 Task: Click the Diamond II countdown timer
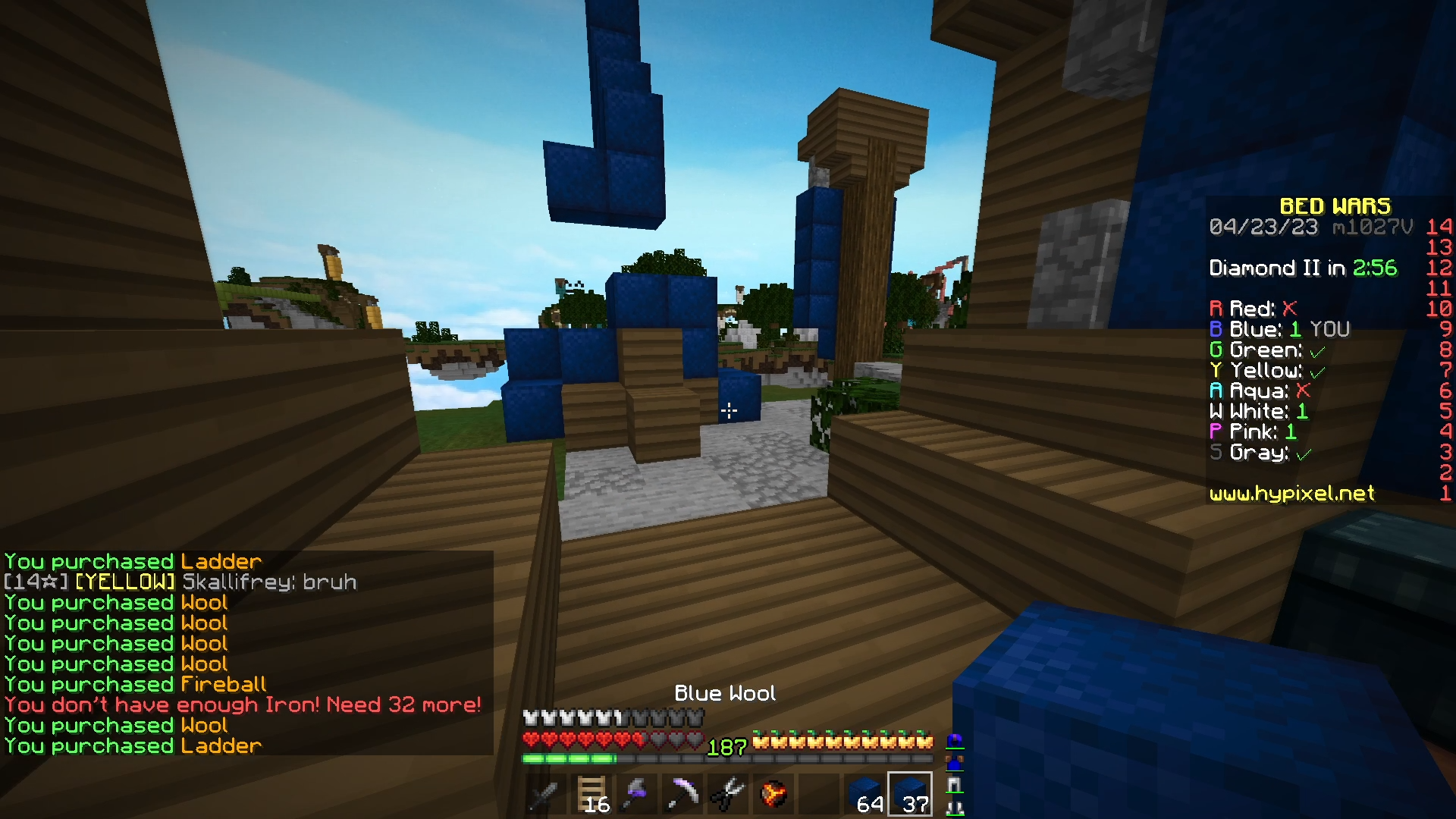pos(1305,268)
